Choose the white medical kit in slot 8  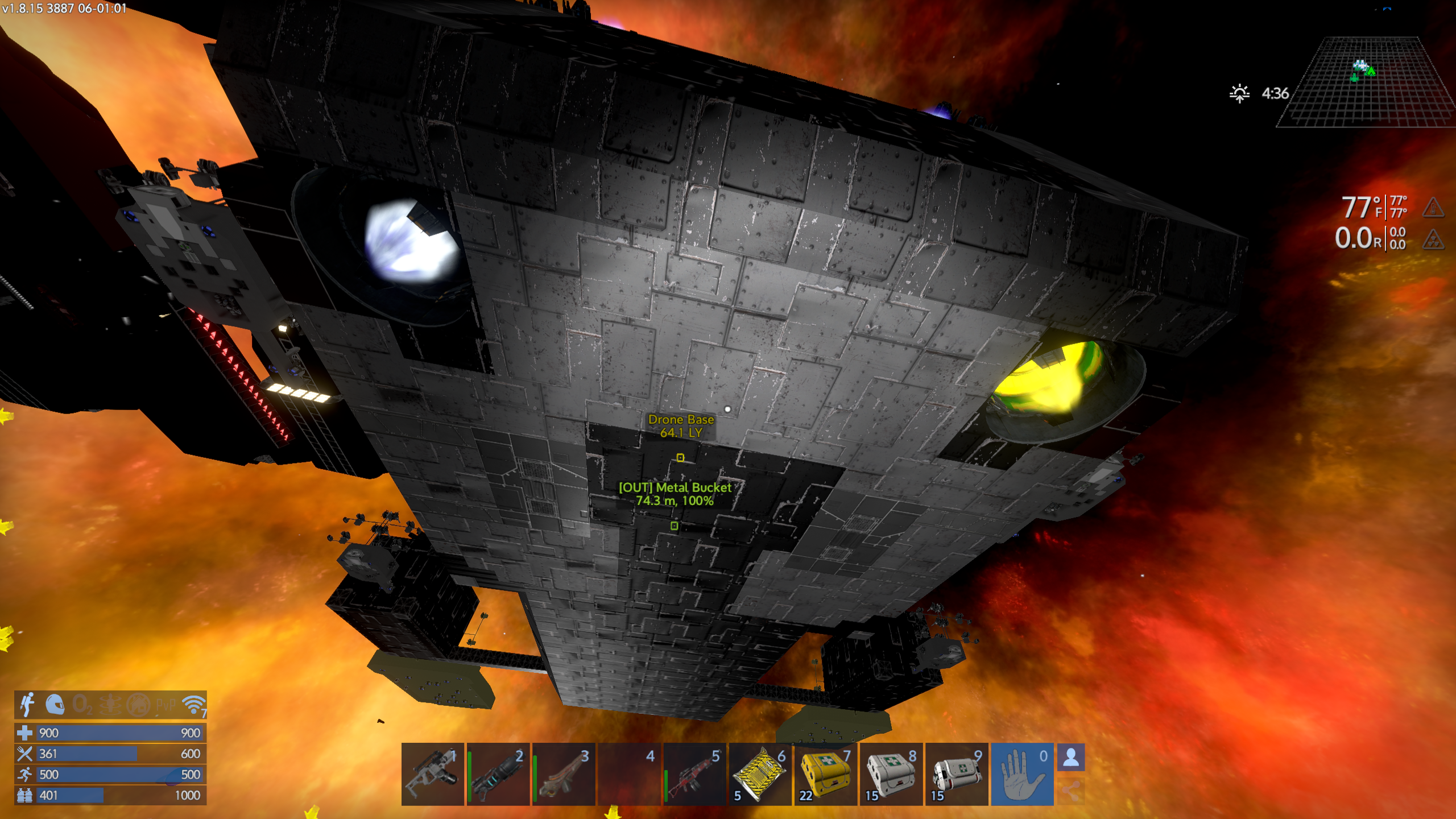point(891,773)
